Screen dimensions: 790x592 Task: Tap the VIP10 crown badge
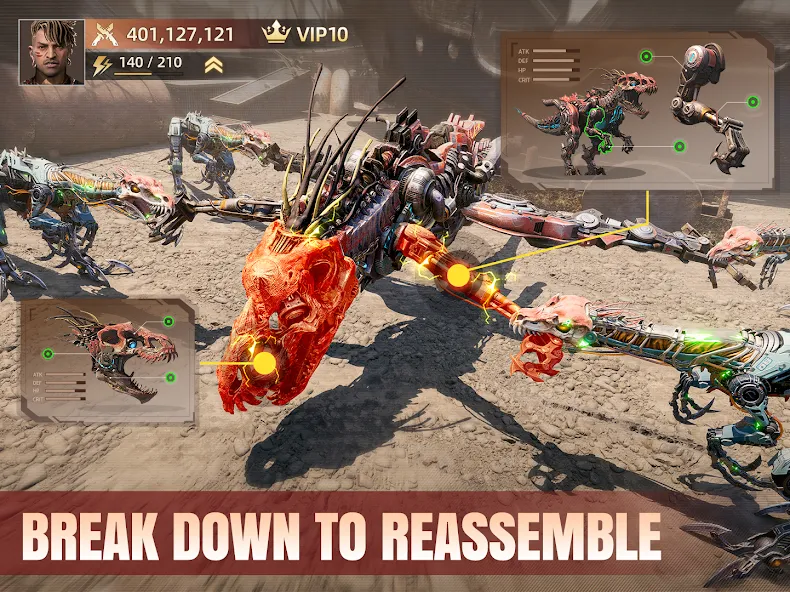coord(306,34)
